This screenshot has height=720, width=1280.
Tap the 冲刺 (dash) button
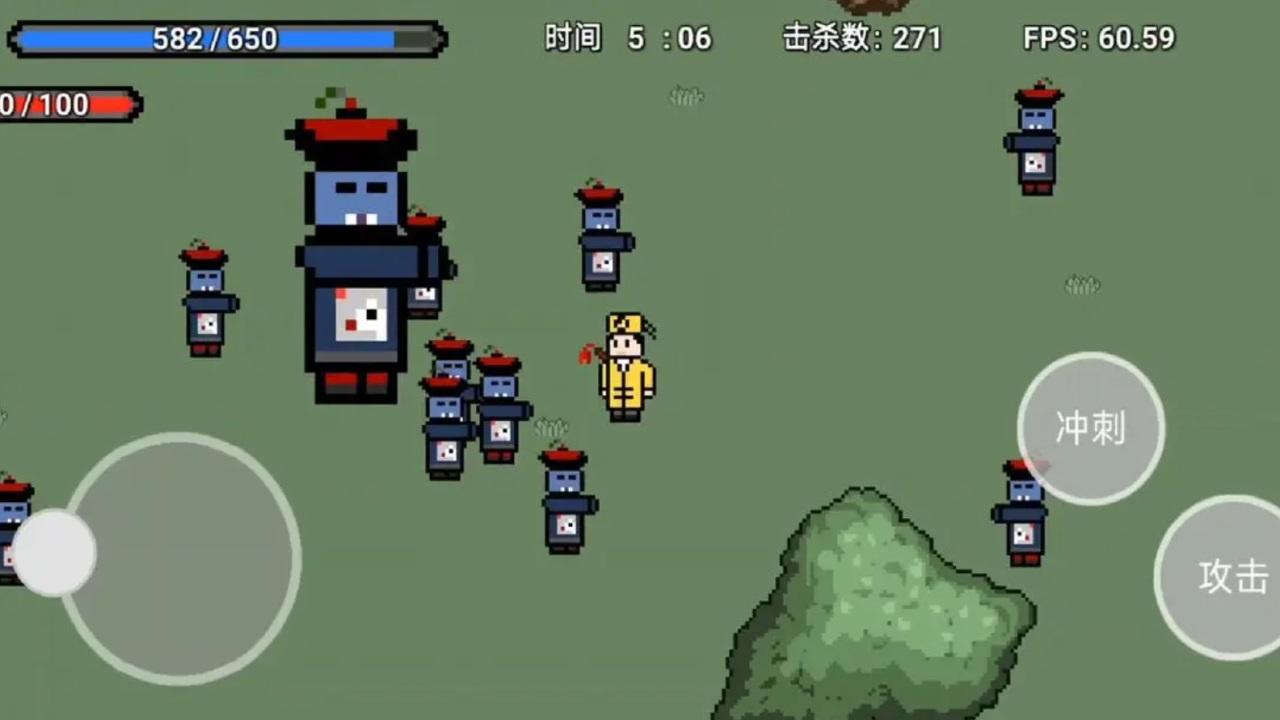click(1090, 427)
